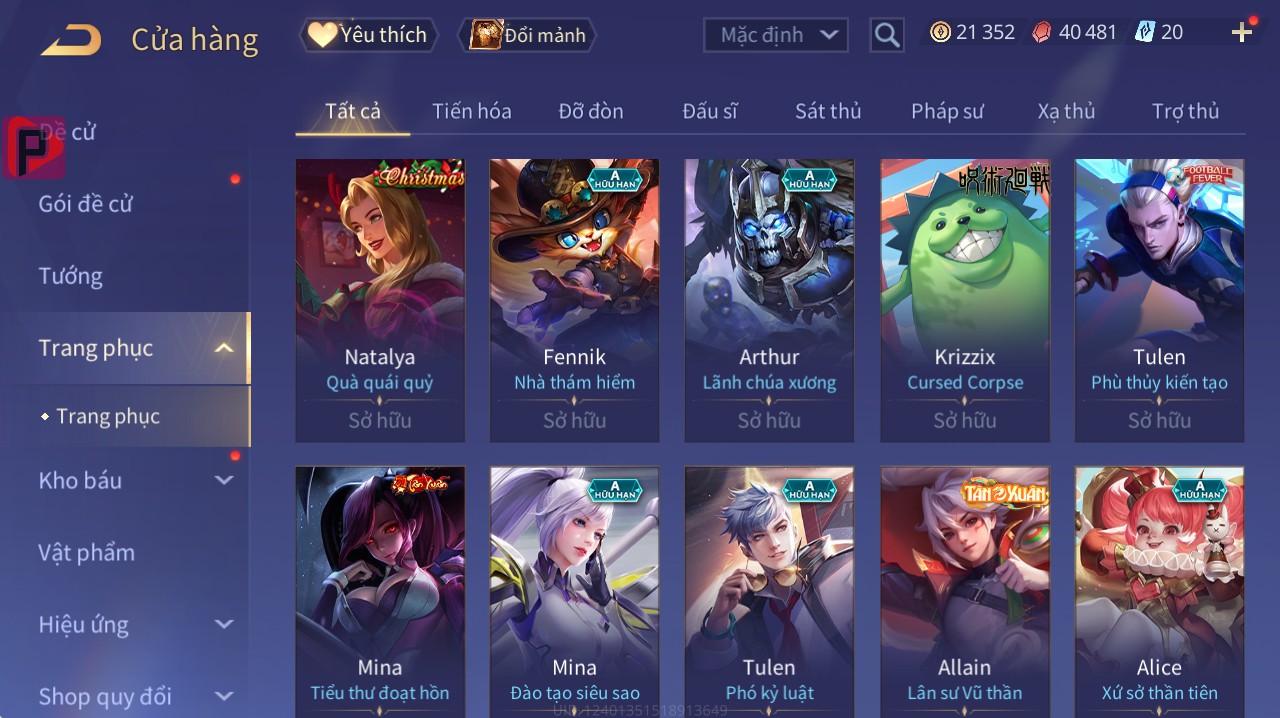Select Allain Lân sư Vũ thần skin card
The height and width of the screenshot is (718, 1280).
[x=965, y=590]
